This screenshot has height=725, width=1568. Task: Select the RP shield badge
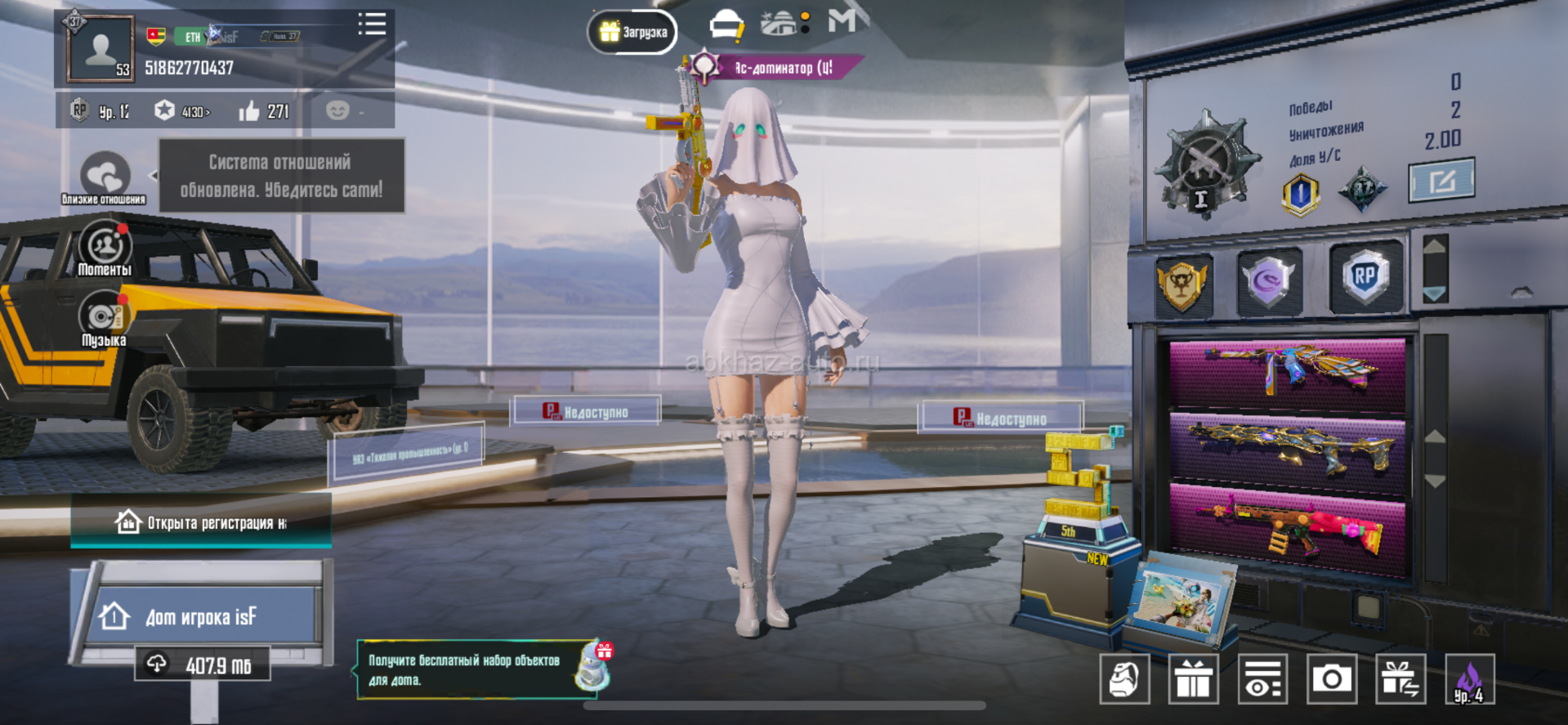pyautogui.click(x=1365, y=278)
